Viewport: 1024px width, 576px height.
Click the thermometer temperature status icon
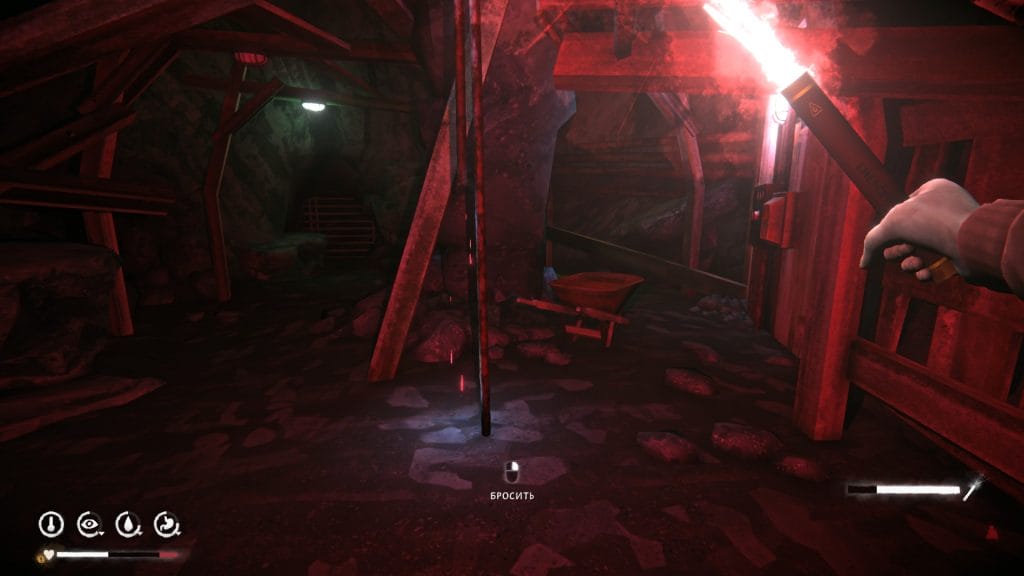[x=51, y=523]
